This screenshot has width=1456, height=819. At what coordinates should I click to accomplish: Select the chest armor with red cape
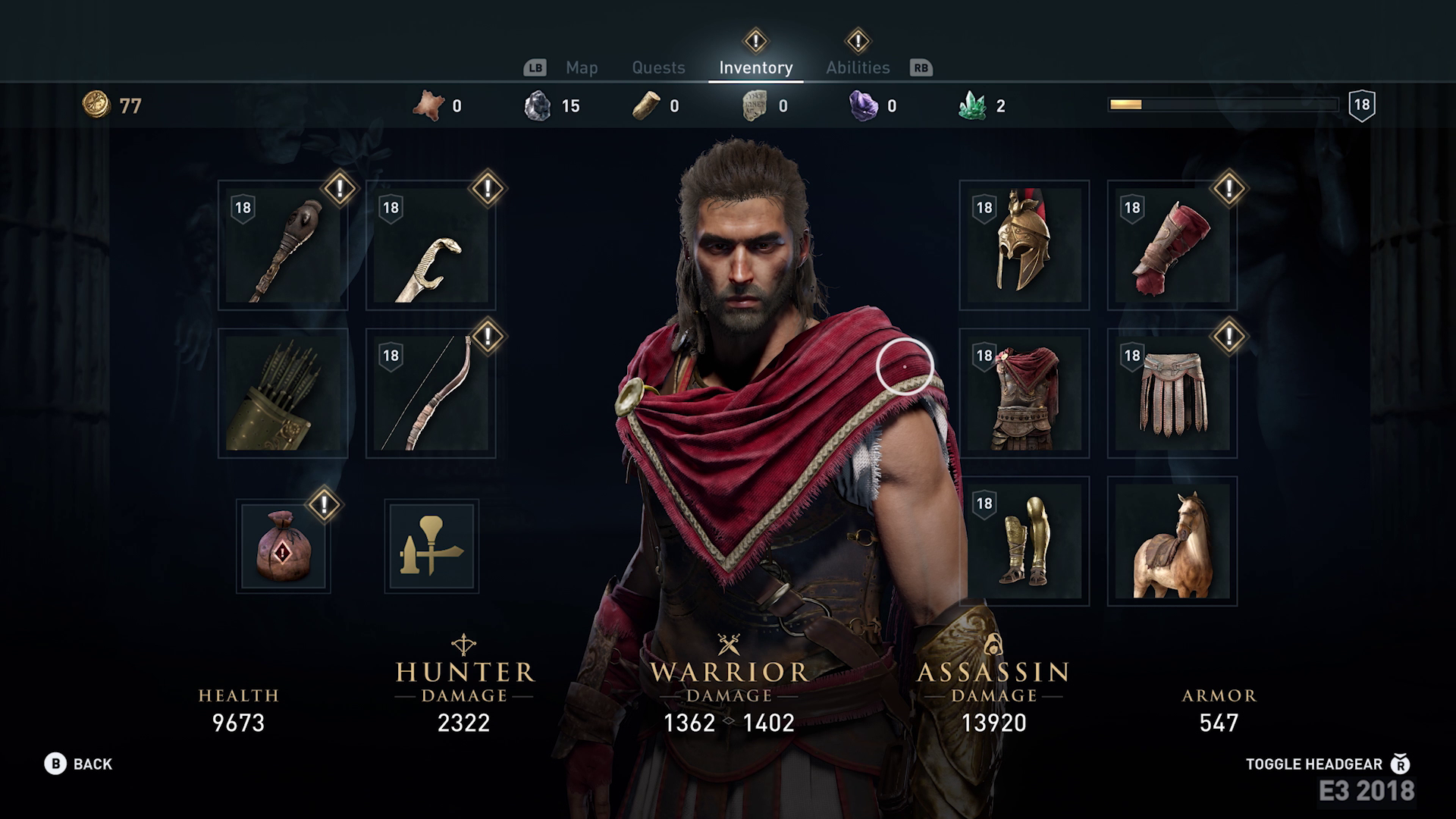pyautogui.click(x=1024, y=394)
